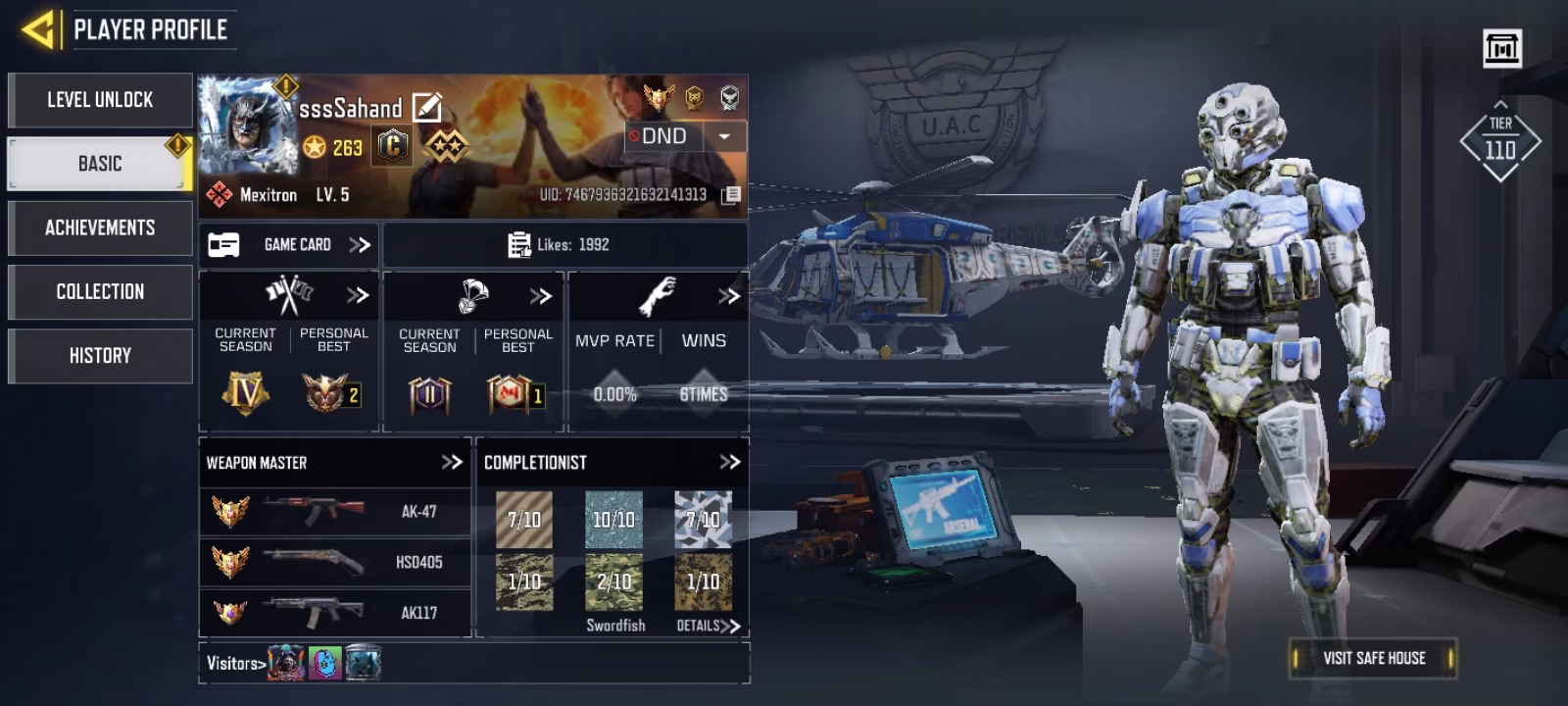1568x706 pixels.
Task: Expand the Weapon Master section
Action: click(x=451, y=462)
